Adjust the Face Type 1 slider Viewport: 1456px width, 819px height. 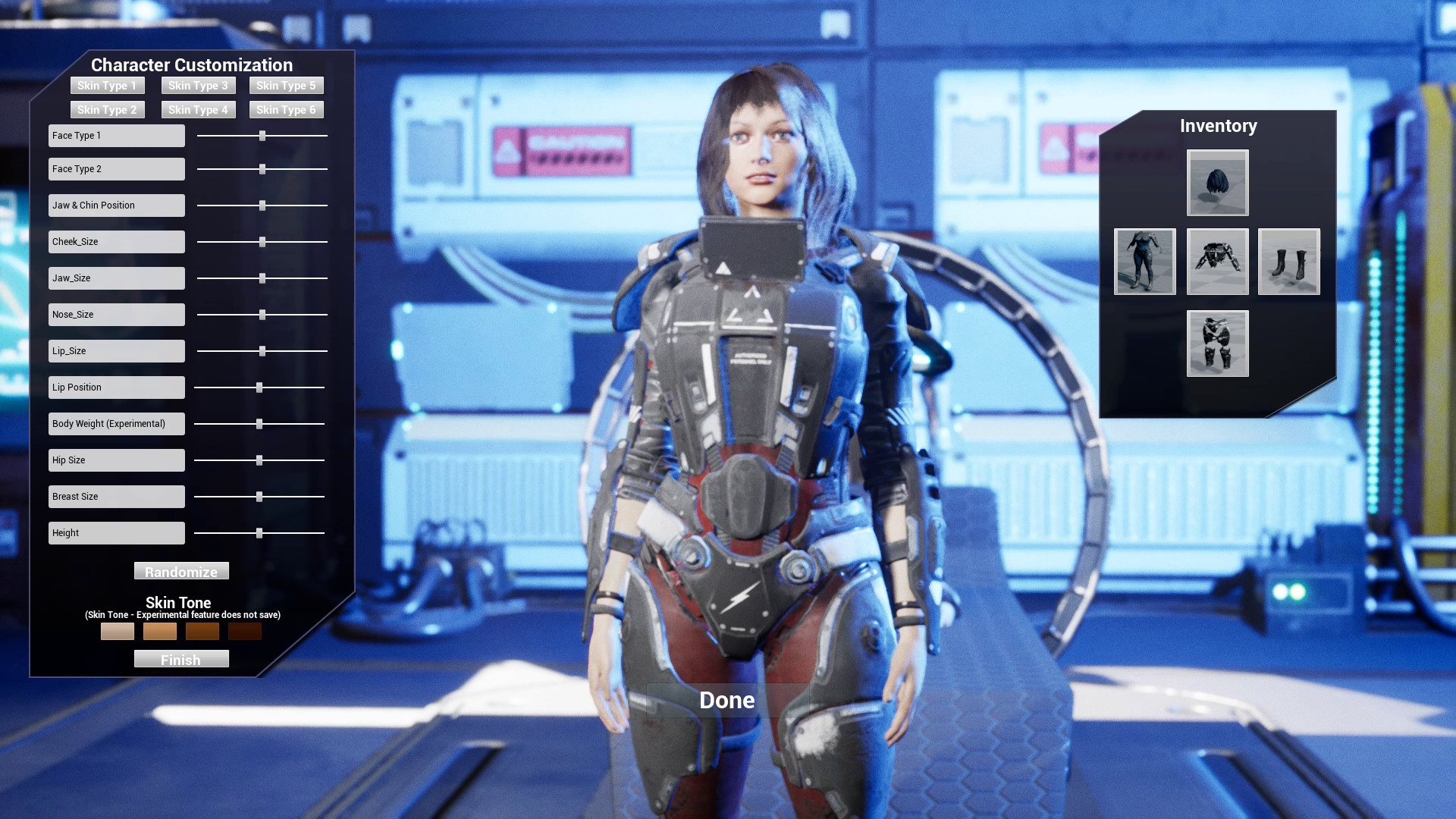click(x=262, y=135)
